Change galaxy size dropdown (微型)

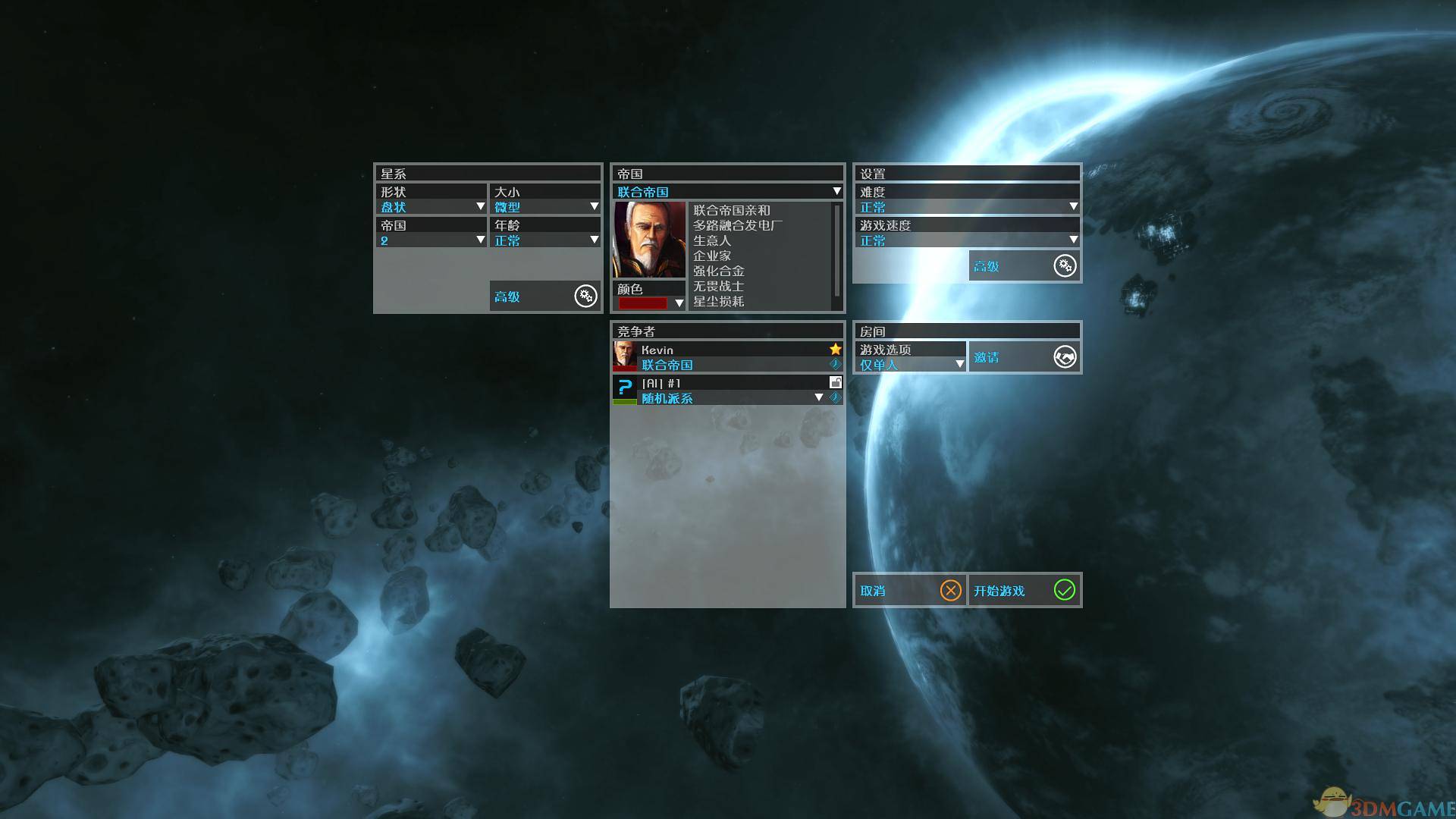tap(545, 207)
